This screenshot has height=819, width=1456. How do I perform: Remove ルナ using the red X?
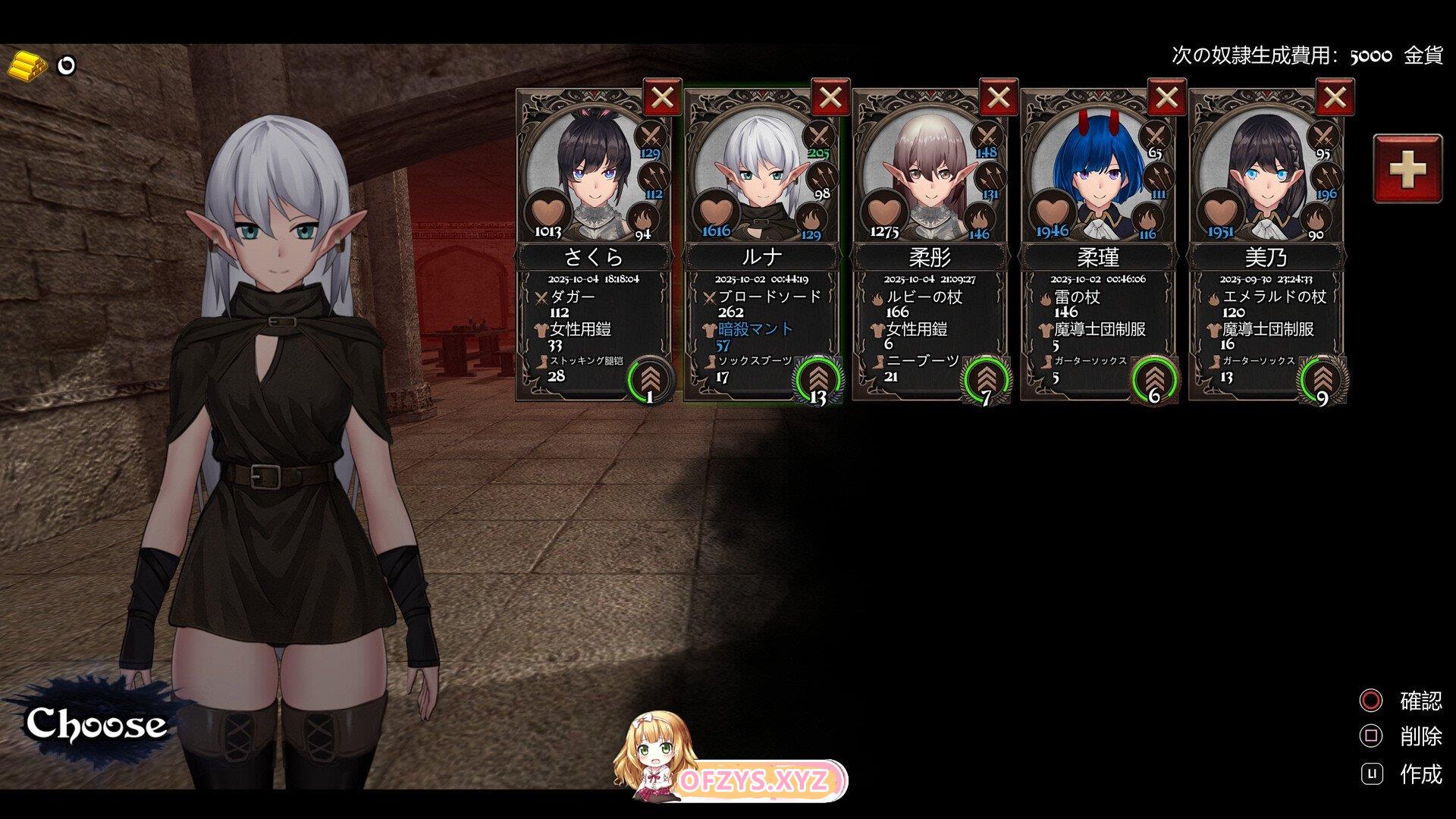pos(830,98)
